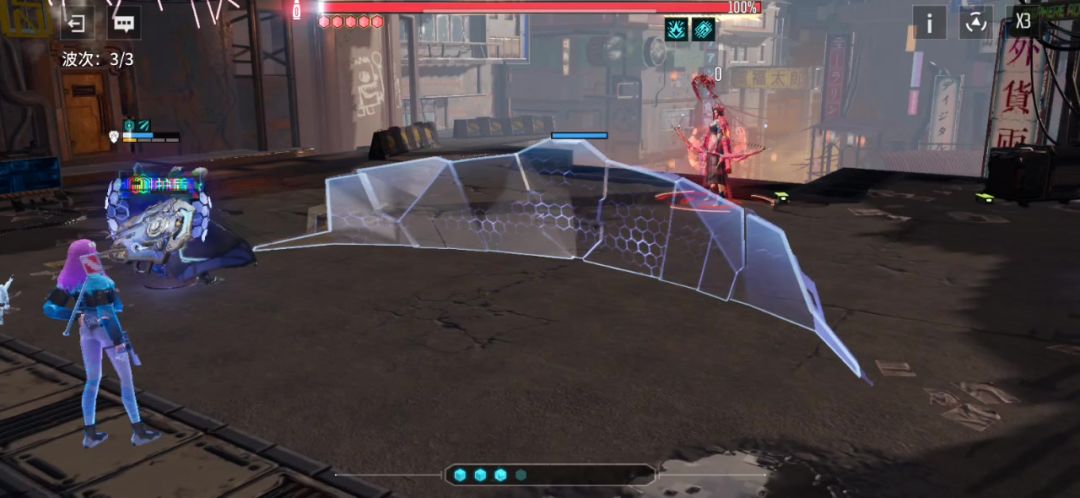1080x498 pixels.
Task: Show battle info with the "i" button
Action: click(929, 22)
